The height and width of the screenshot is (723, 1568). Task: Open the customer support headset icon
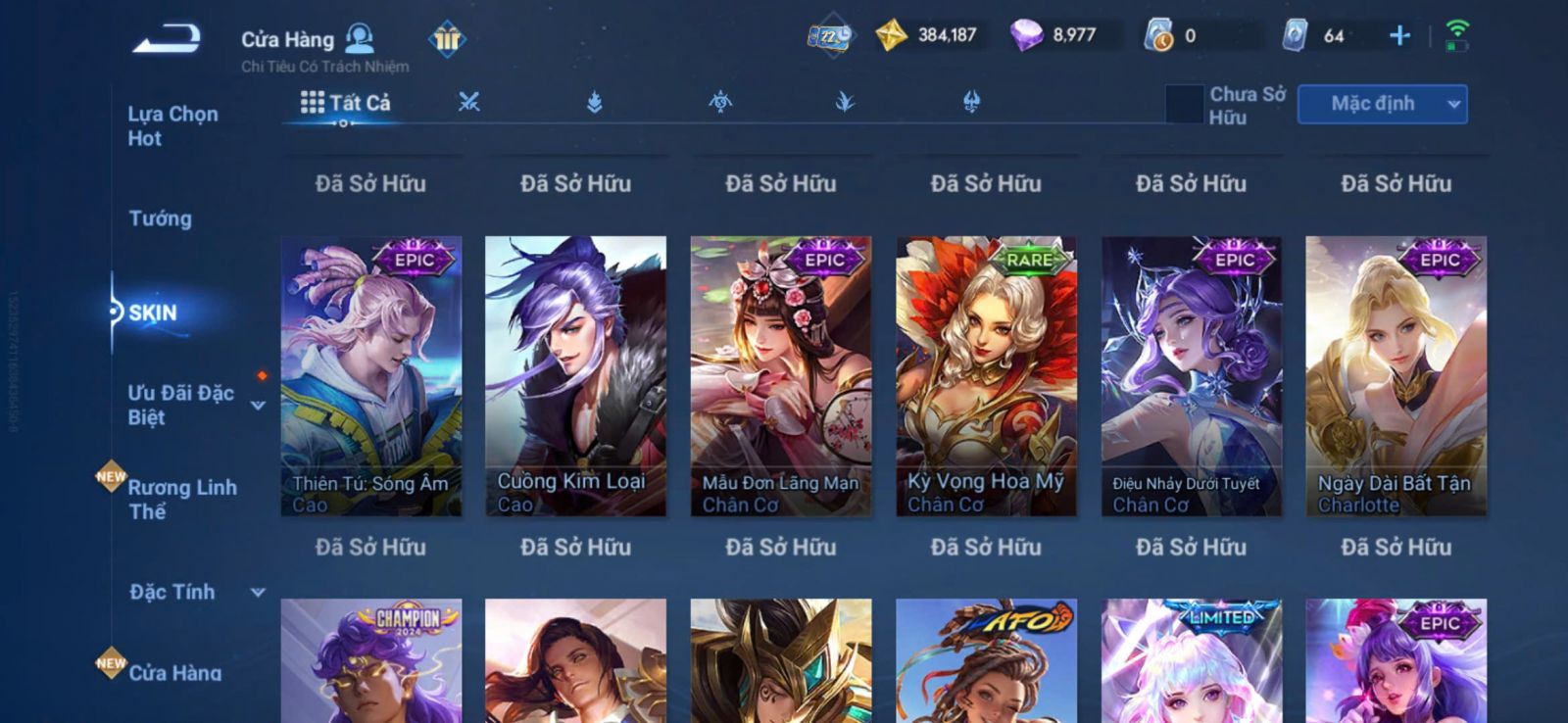tap(360, 38)
